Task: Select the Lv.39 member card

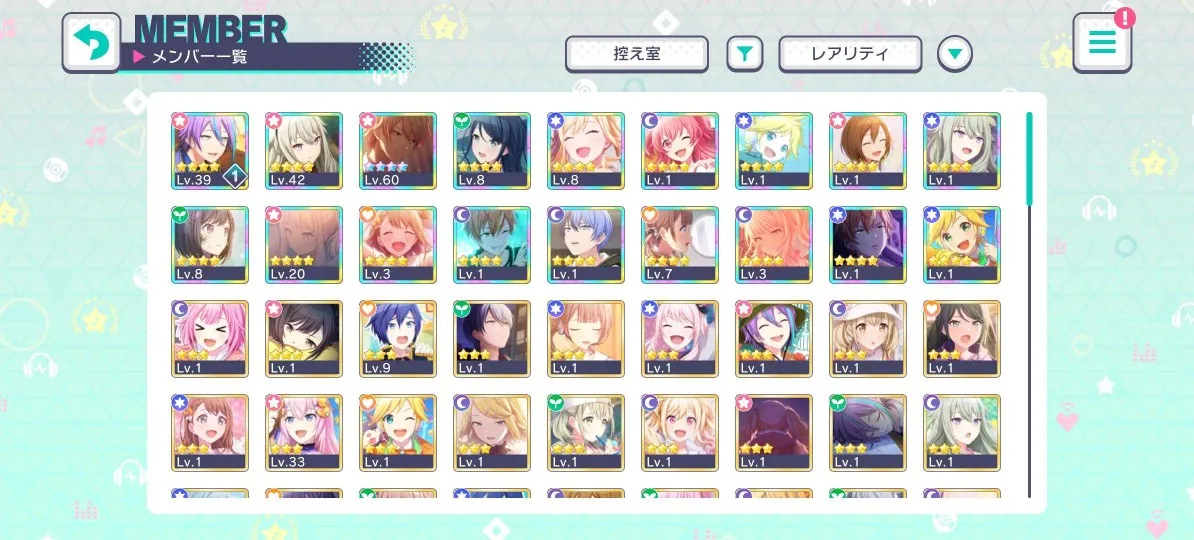Action: click(x=209, y=150)
